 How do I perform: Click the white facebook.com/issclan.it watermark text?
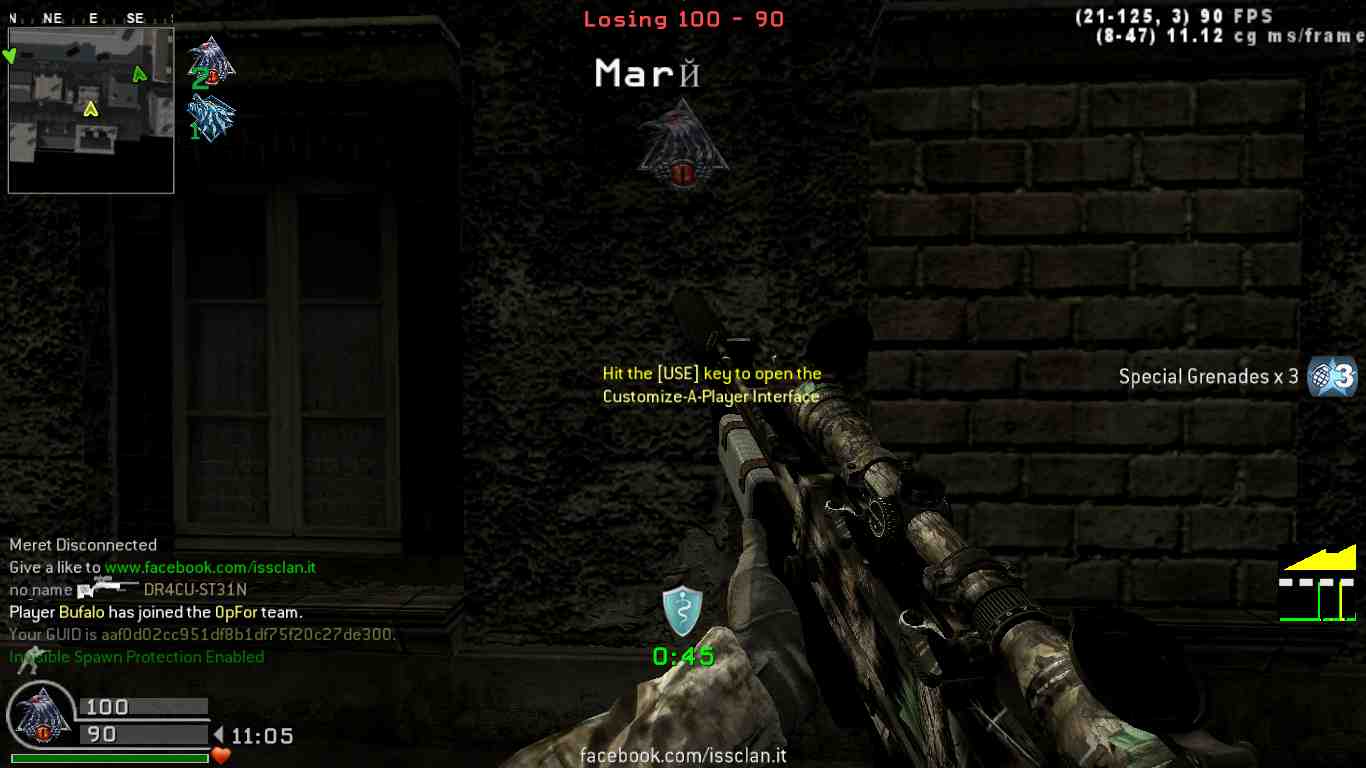coord(683,756)
